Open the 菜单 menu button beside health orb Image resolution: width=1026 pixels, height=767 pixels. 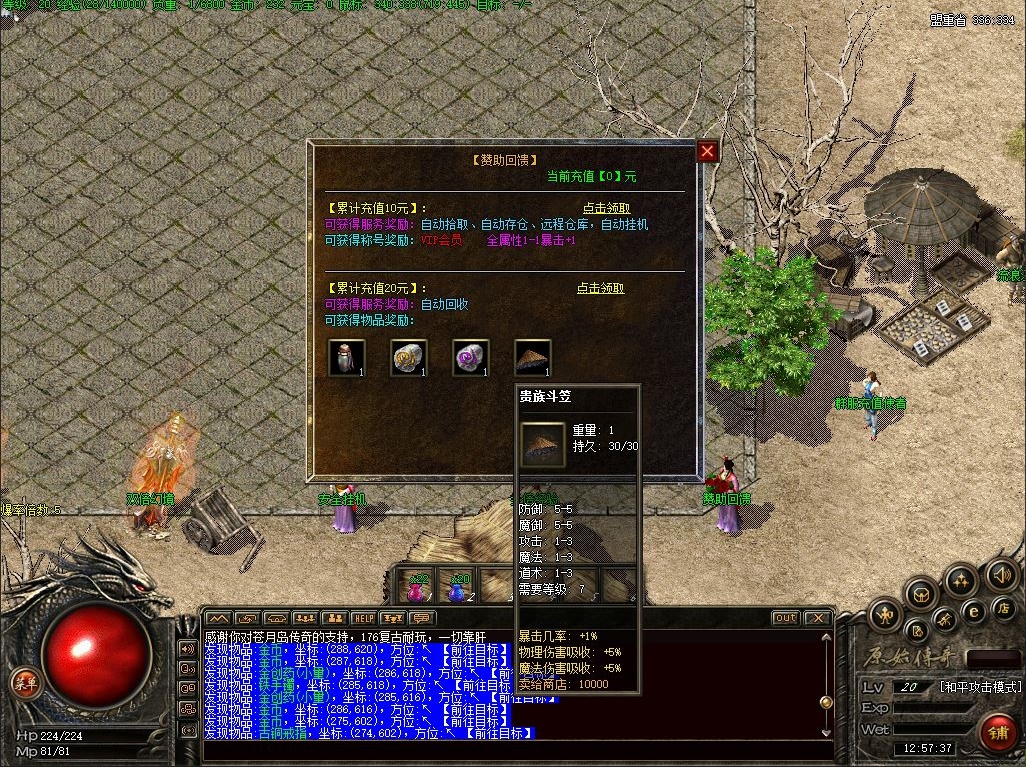point(24,683)
